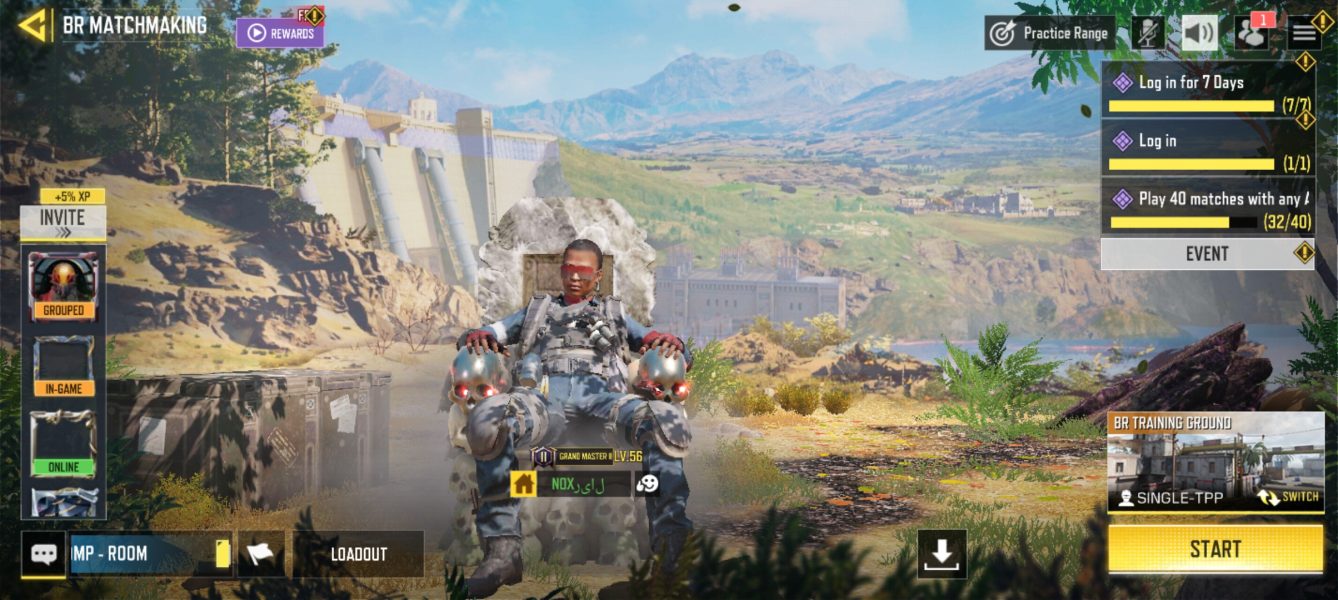Screen dimensions: 1338x600
Task: Start the match
Action: coord(1215,549)
